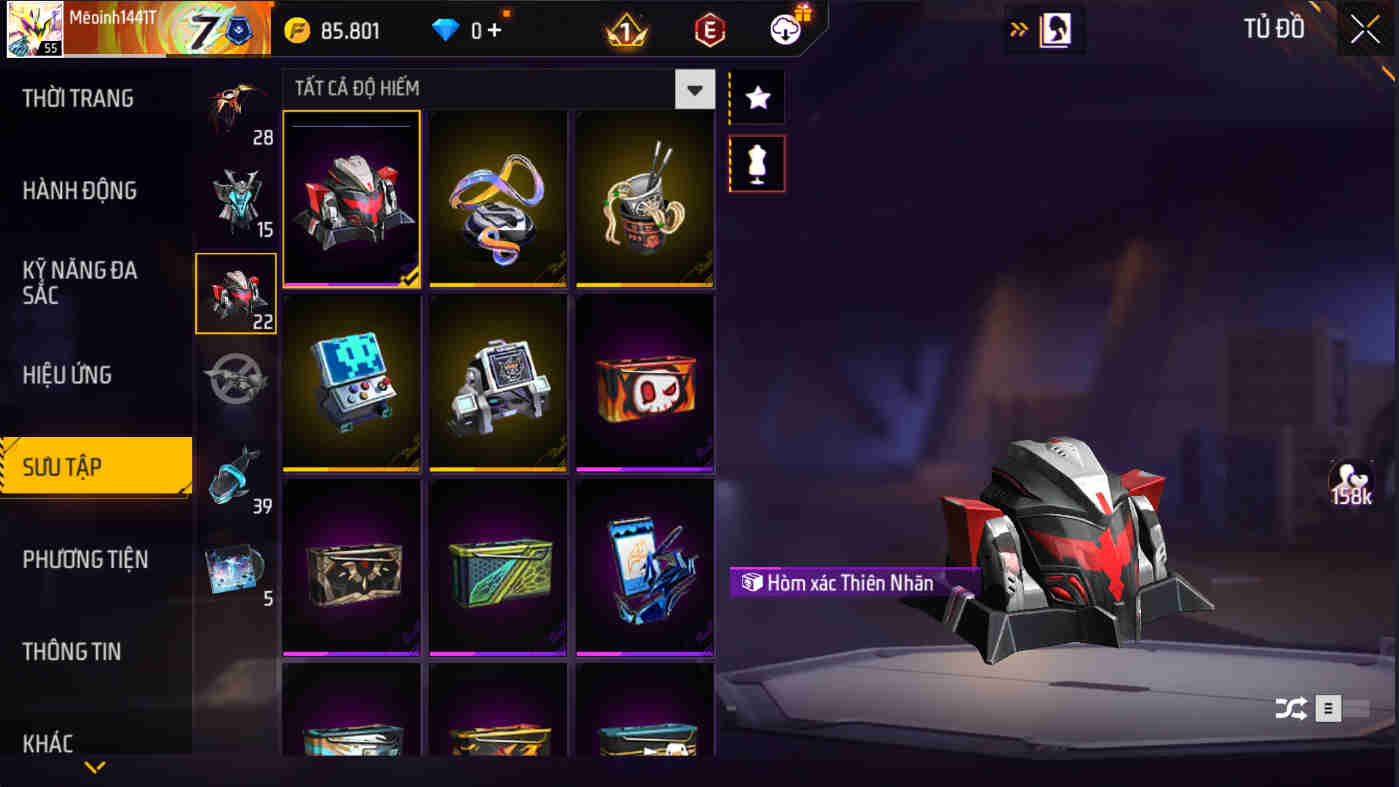Open the item list icon beside shuffle

click(1328, 708)
